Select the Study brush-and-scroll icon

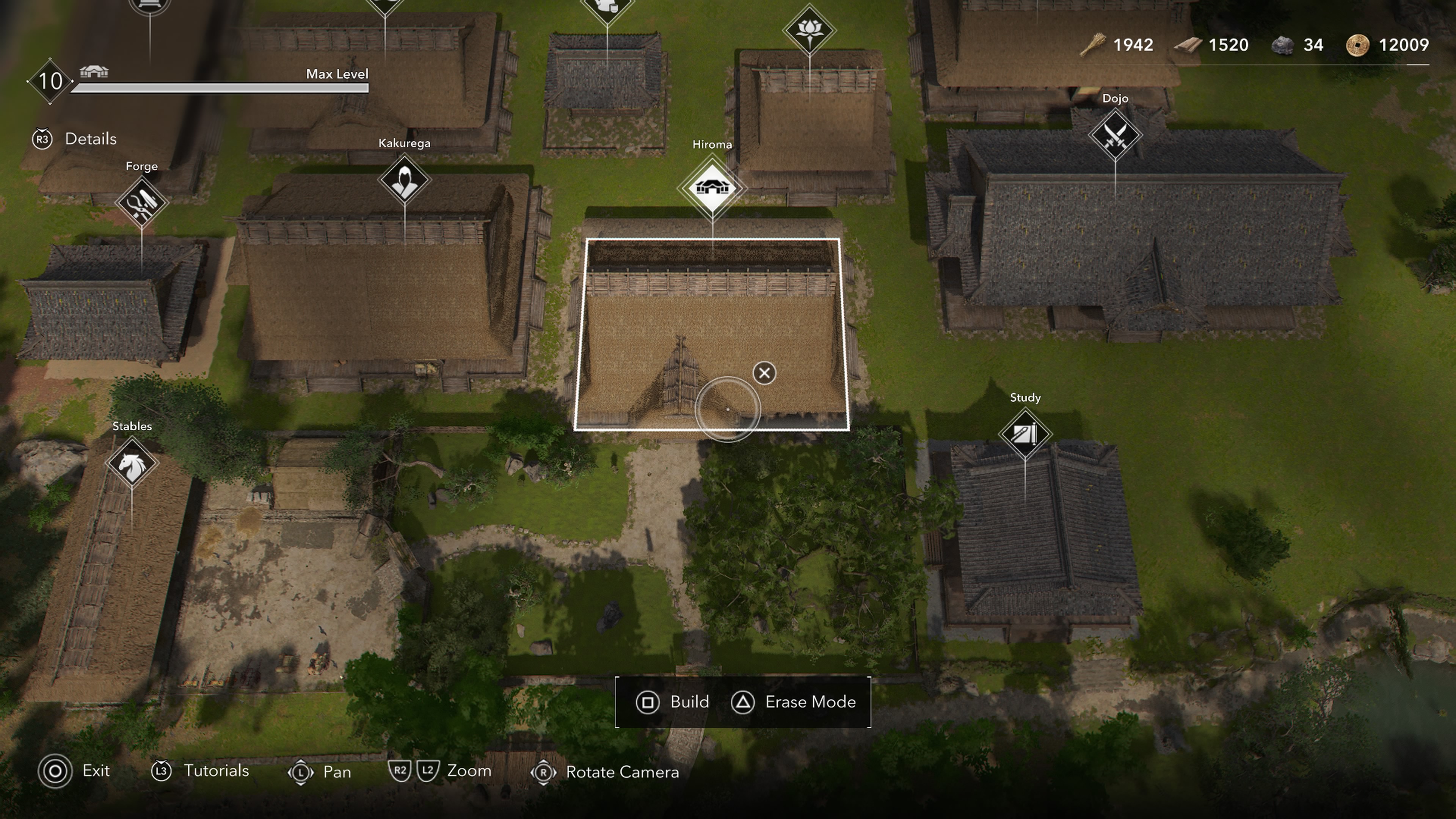point(1026,435)
